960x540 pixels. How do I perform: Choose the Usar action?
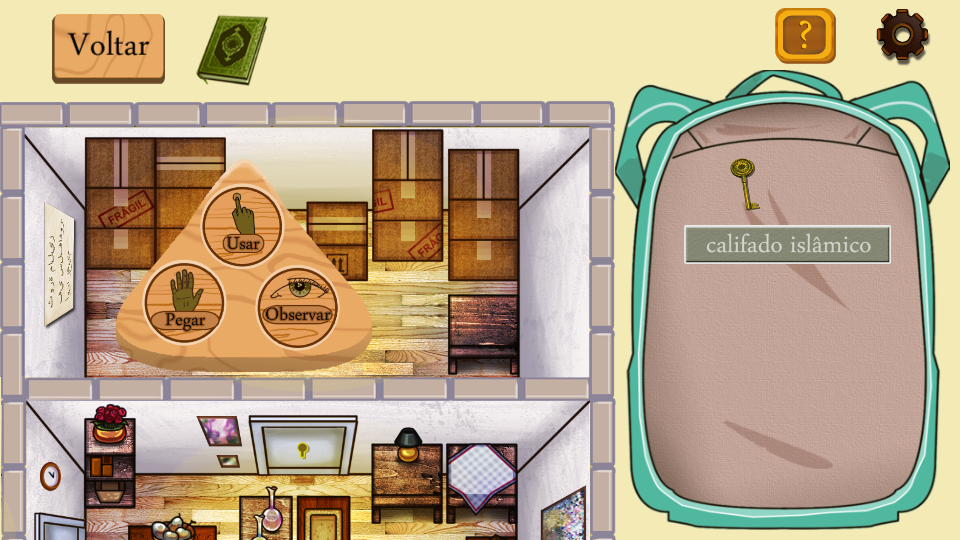pyautogui.click(x=241, y=225)
